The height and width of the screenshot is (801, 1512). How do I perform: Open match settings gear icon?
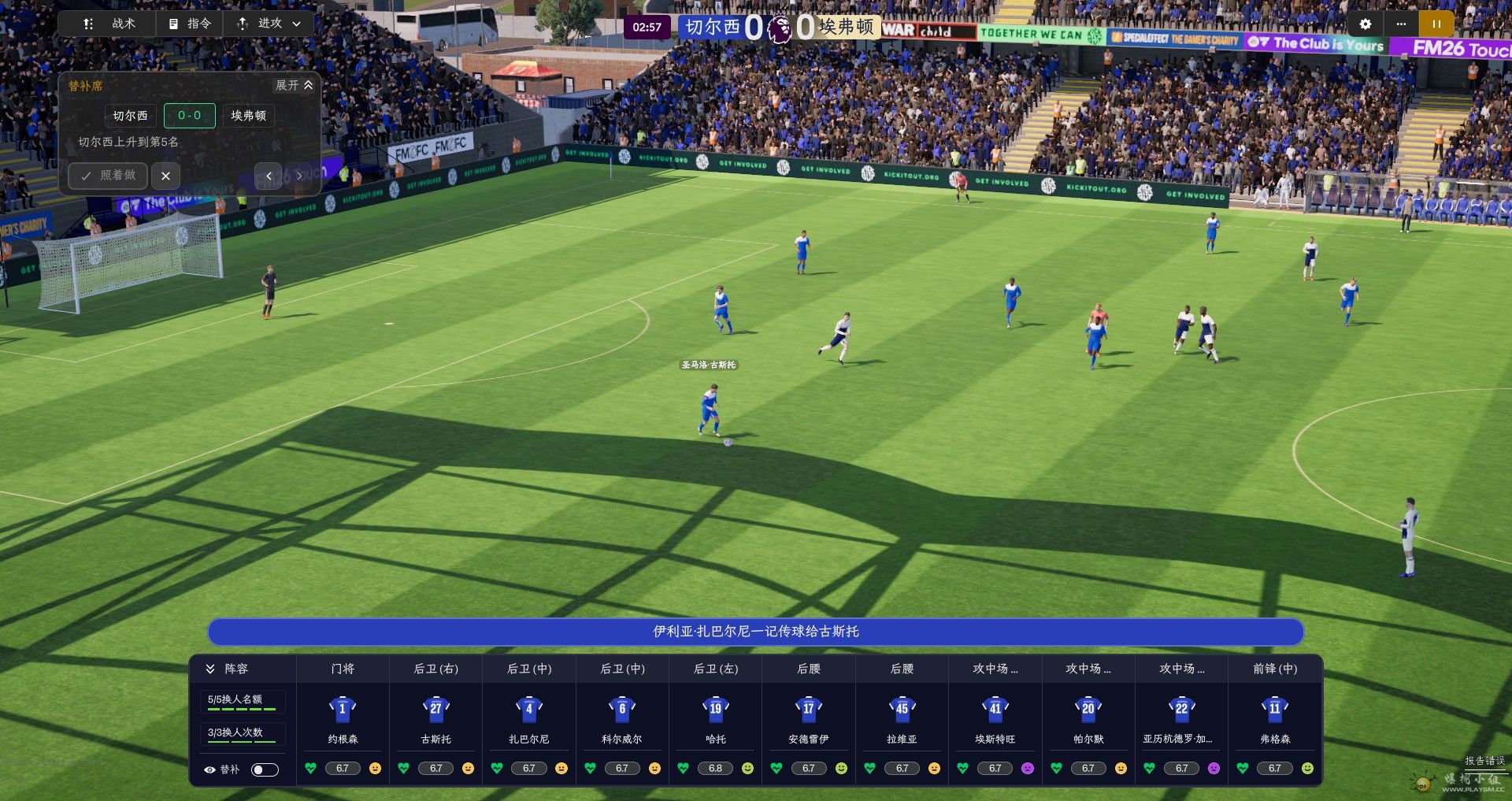pyautogui.click(x=1366, y=24)
